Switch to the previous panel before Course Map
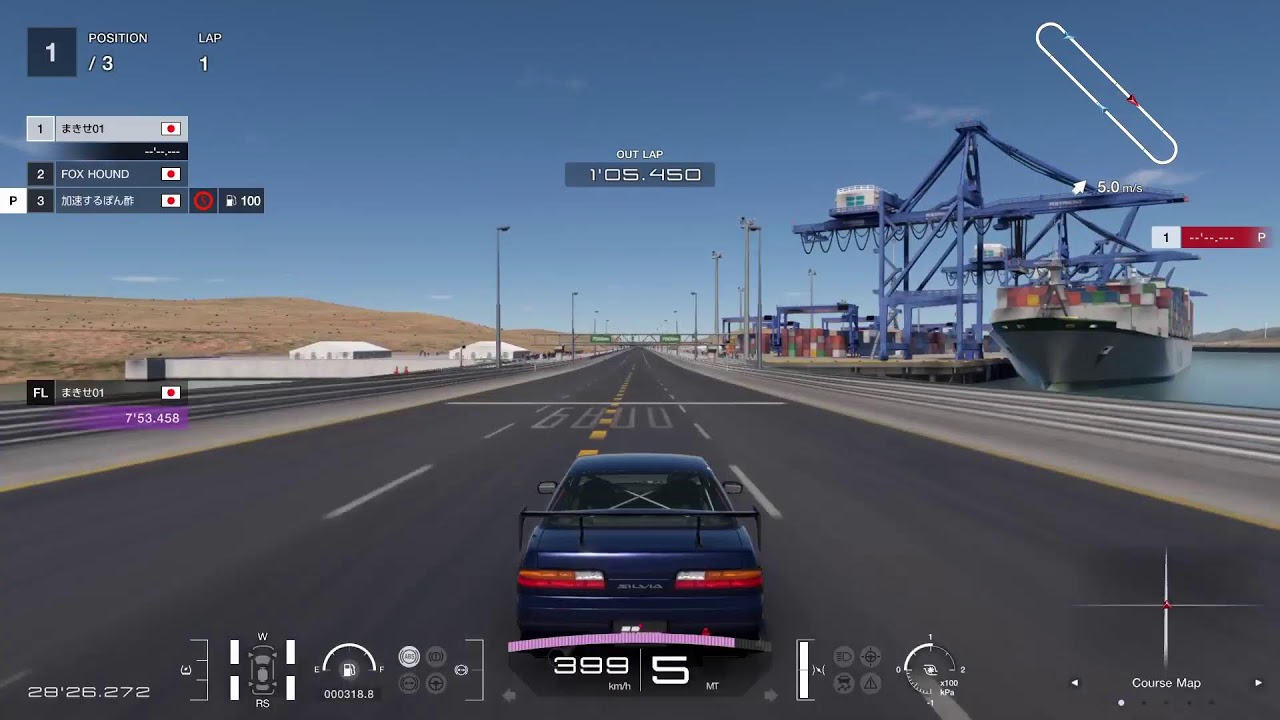This screenshot has height=720, width=1280. 1075,683
